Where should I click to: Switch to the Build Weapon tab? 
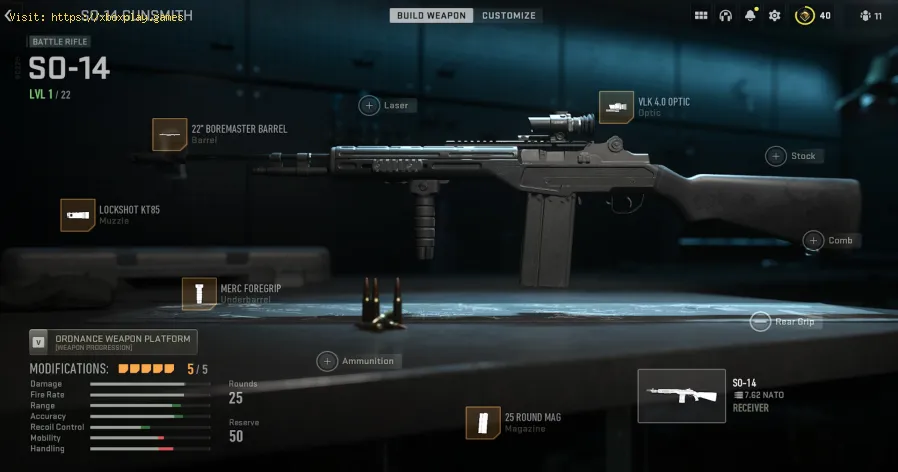432,16
